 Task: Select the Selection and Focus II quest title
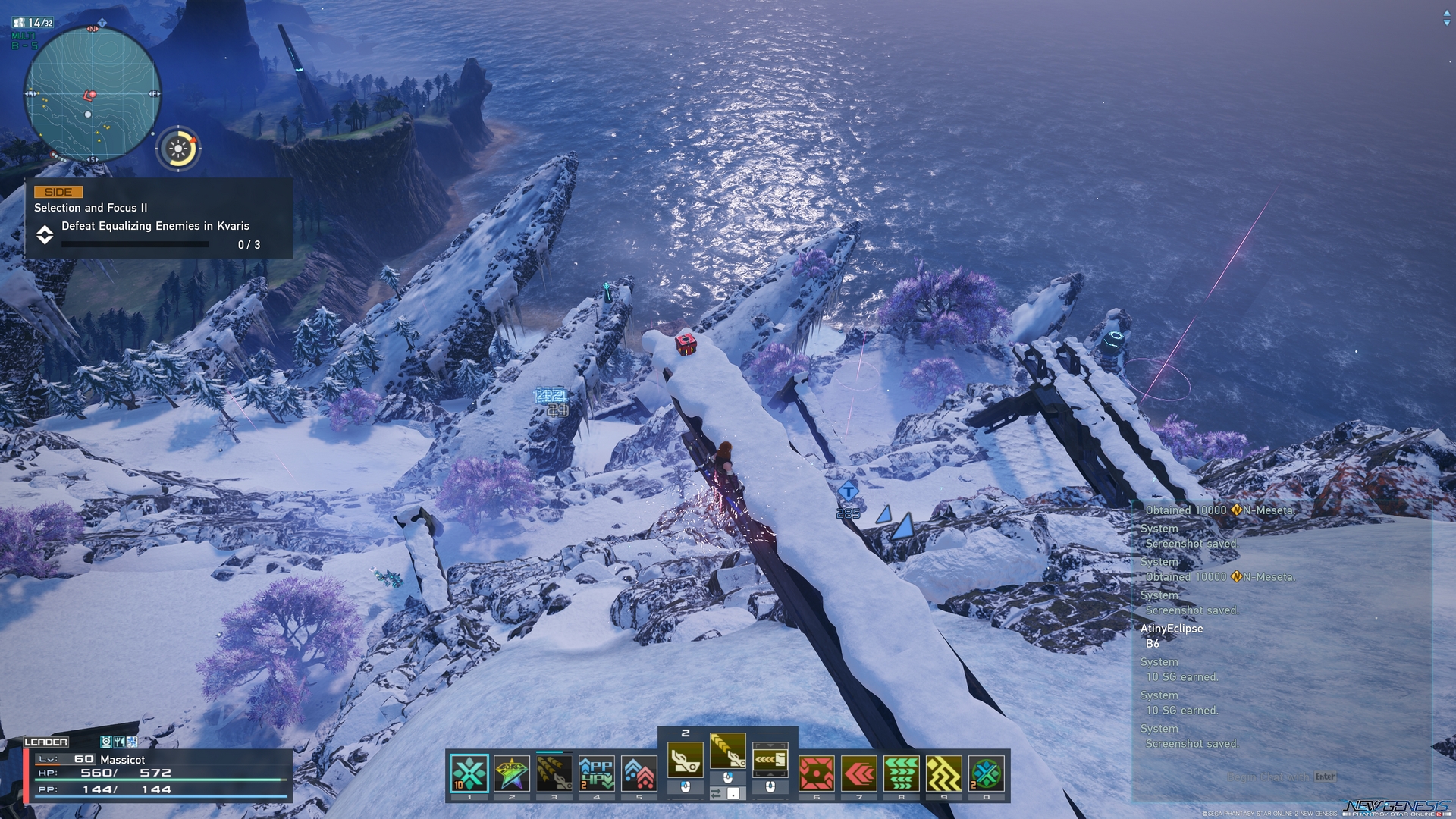pos(89,207)
